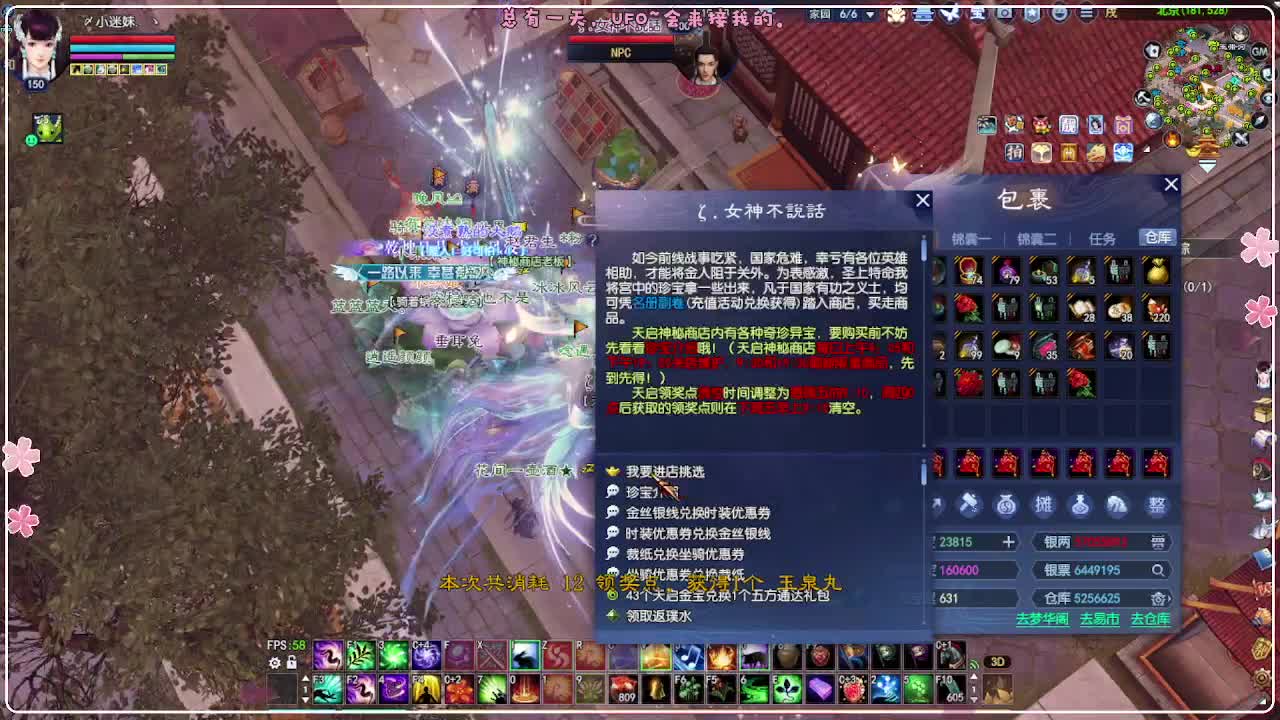This screenshot has height=720, width=1280.
Task: Sort the bag using the 整 tidy icon
Action: [x=1157, y=506]
